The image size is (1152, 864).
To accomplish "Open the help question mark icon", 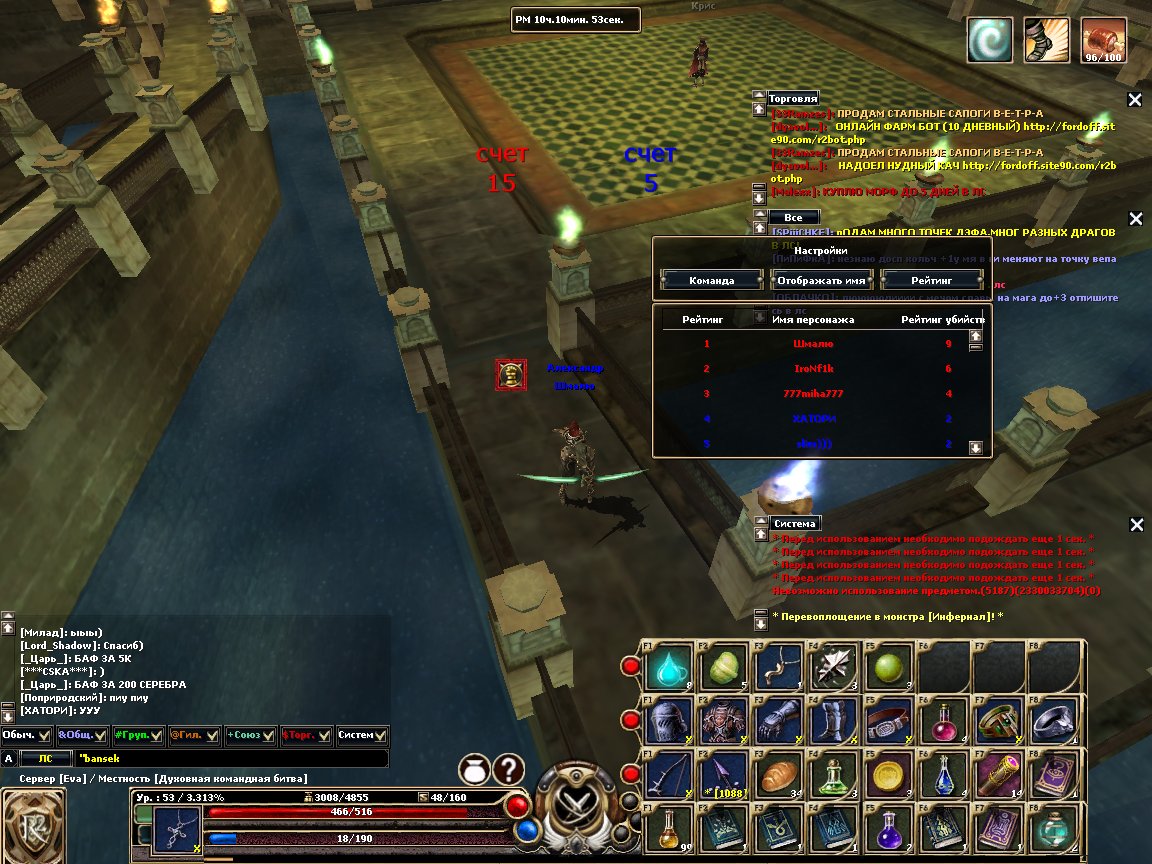I will (x=508, y=769).
